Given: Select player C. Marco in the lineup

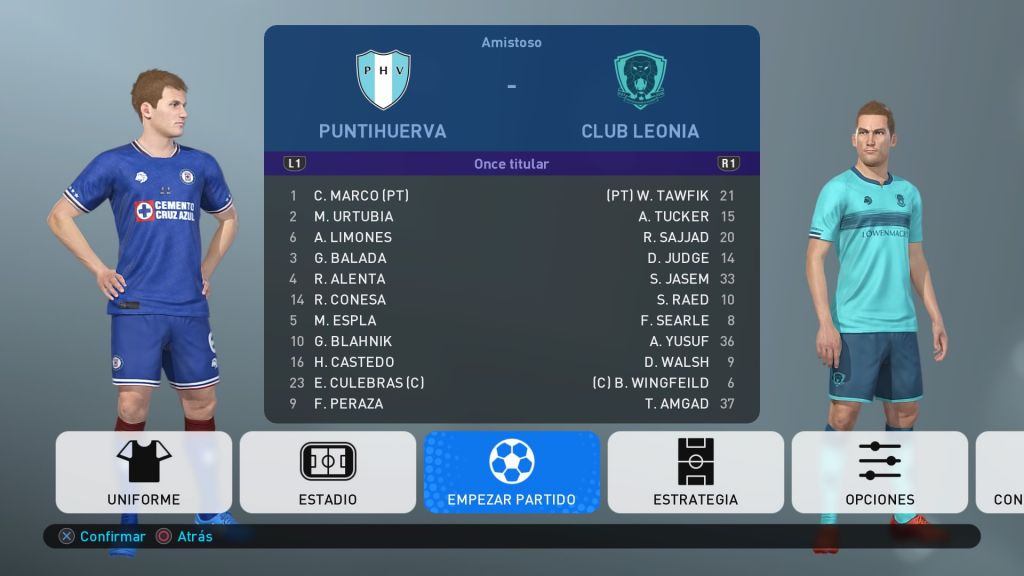Looking at the screenshot, I should point(361,196).
